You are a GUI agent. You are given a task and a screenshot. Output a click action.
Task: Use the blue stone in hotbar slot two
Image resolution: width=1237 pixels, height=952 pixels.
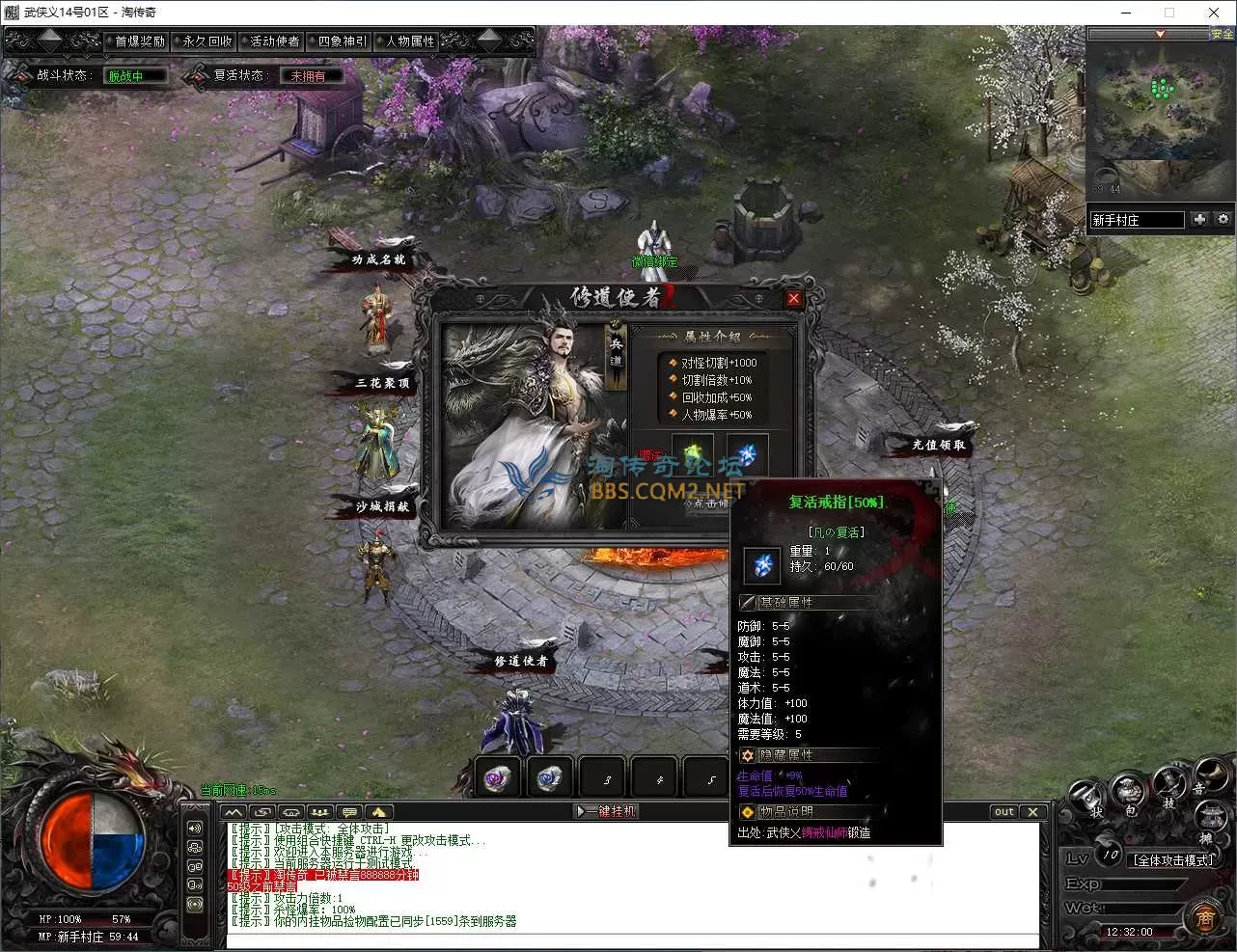coord(550,777)
